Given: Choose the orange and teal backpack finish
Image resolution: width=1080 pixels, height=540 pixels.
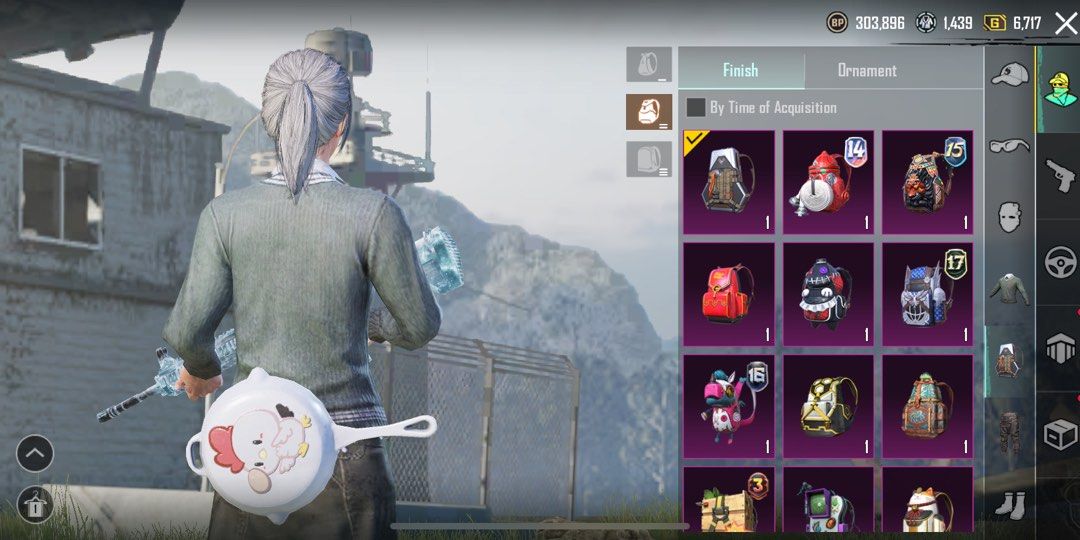Looking at the screenshot, I should coord(927,406).
